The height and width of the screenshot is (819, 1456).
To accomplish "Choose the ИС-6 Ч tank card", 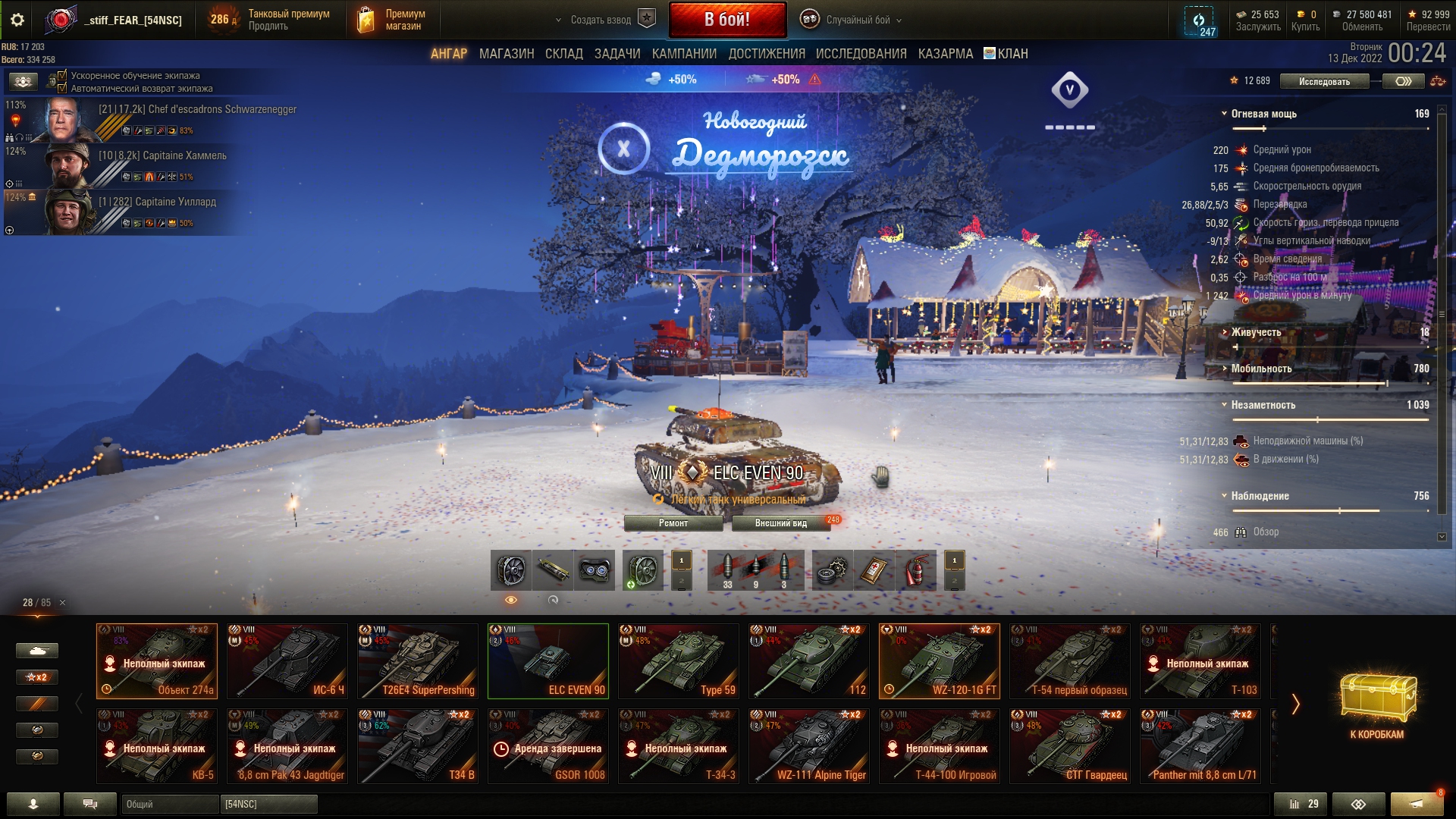I will click(287, 661).
